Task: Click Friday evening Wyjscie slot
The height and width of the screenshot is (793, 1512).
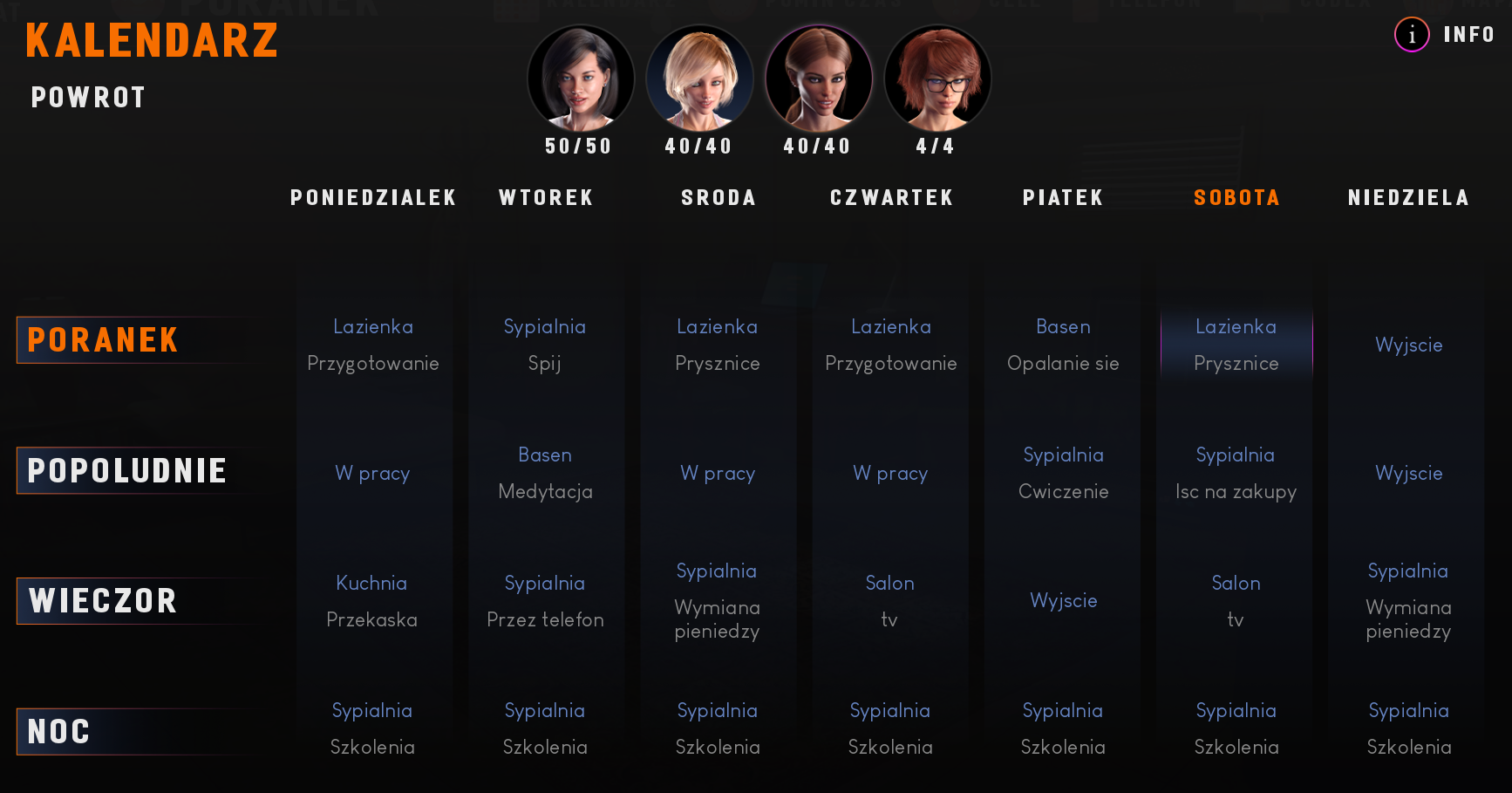Action: (1063, 601)
